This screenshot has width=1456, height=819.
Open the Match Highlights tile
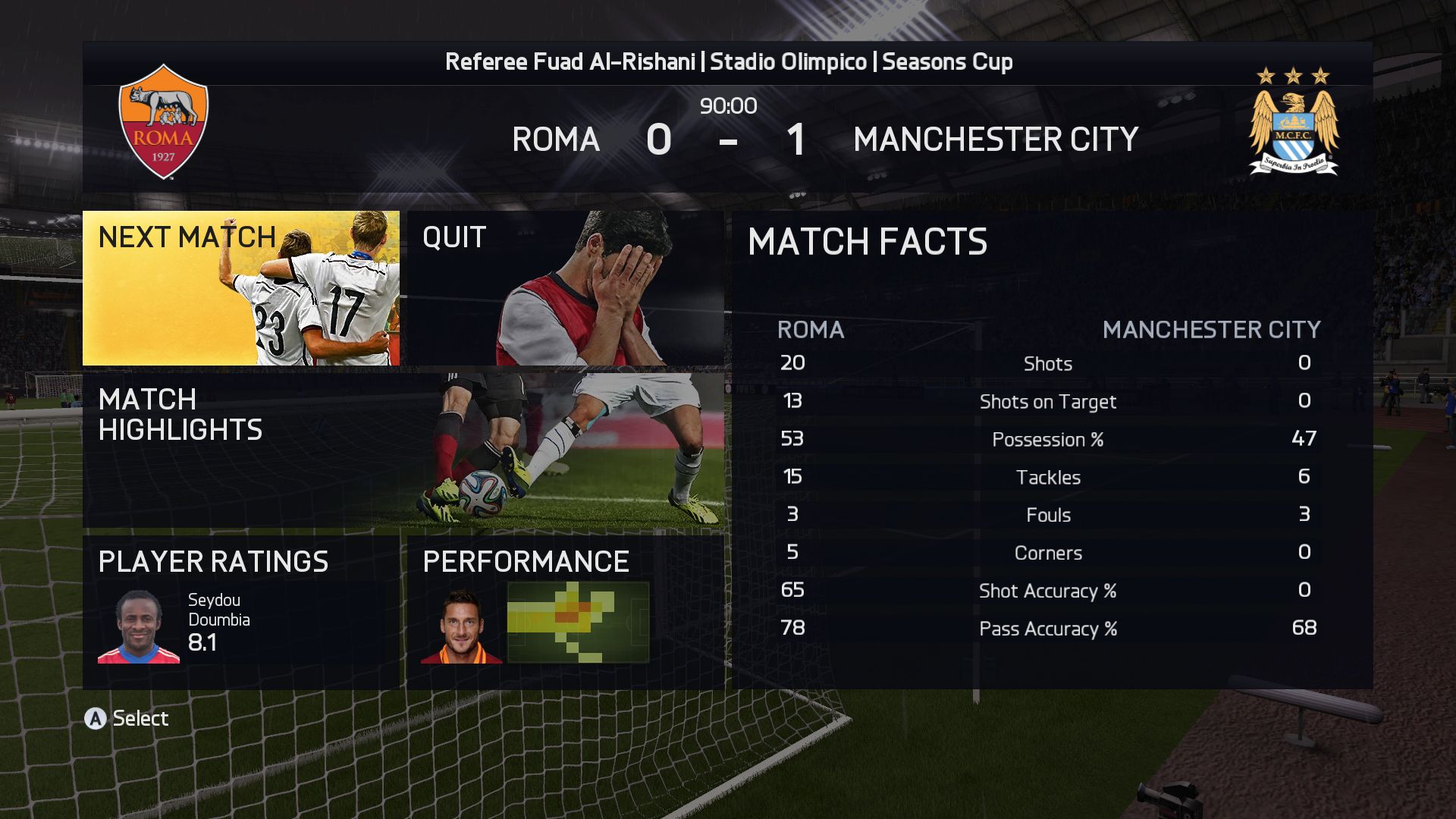[x=403, y=450]
